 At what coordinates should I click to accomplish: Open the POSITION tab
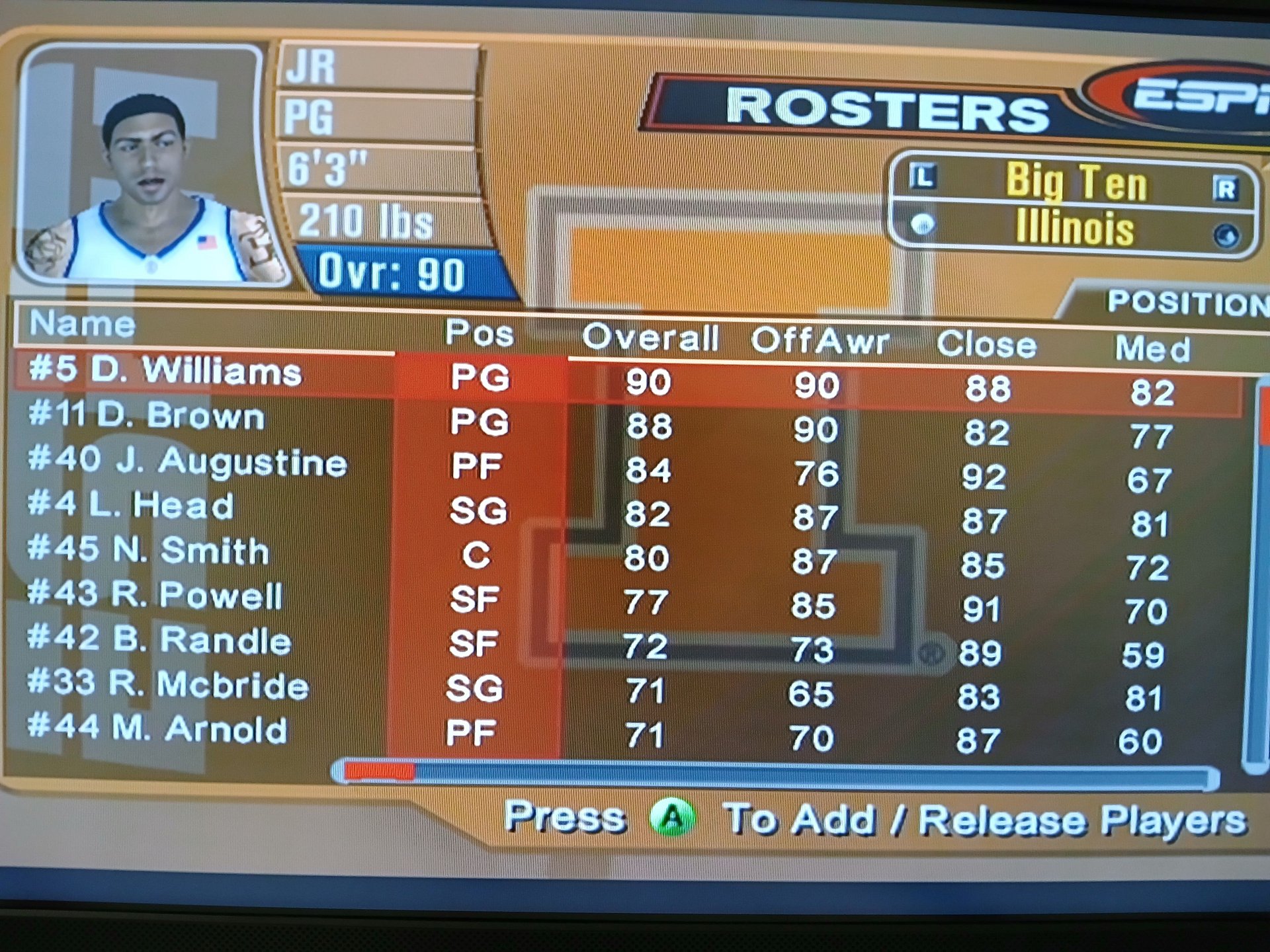[x=1184, y=303]
